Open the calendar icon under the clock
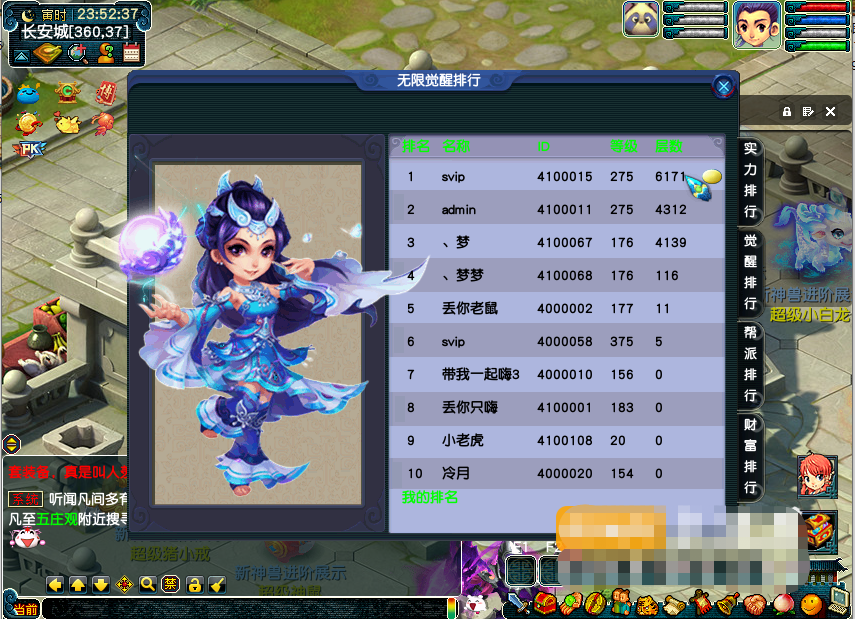 [x=131, y=54]
